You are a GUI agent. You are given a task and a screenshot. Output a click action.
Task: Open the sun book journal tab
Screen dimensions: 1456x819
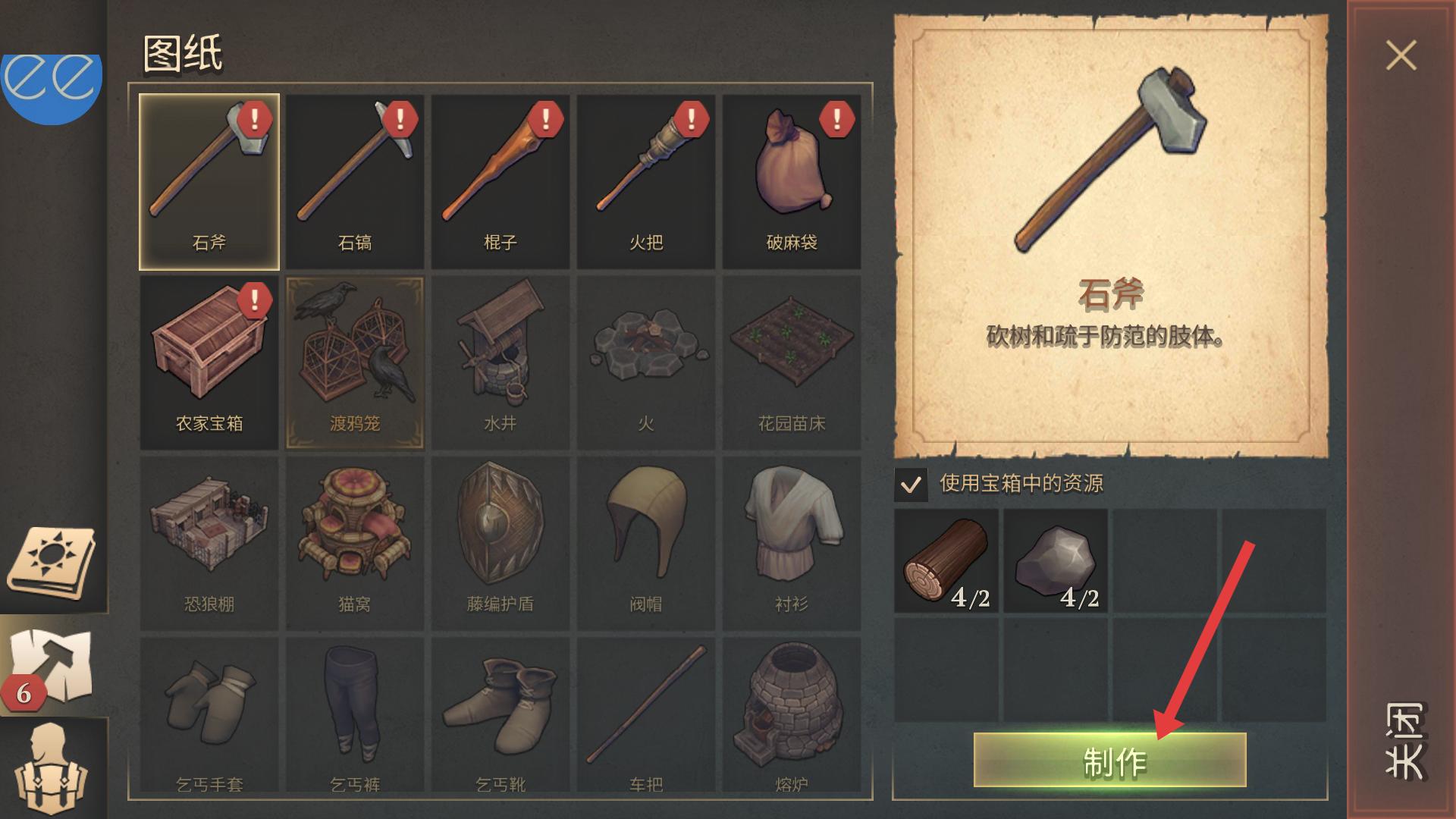tap(52, 563)
